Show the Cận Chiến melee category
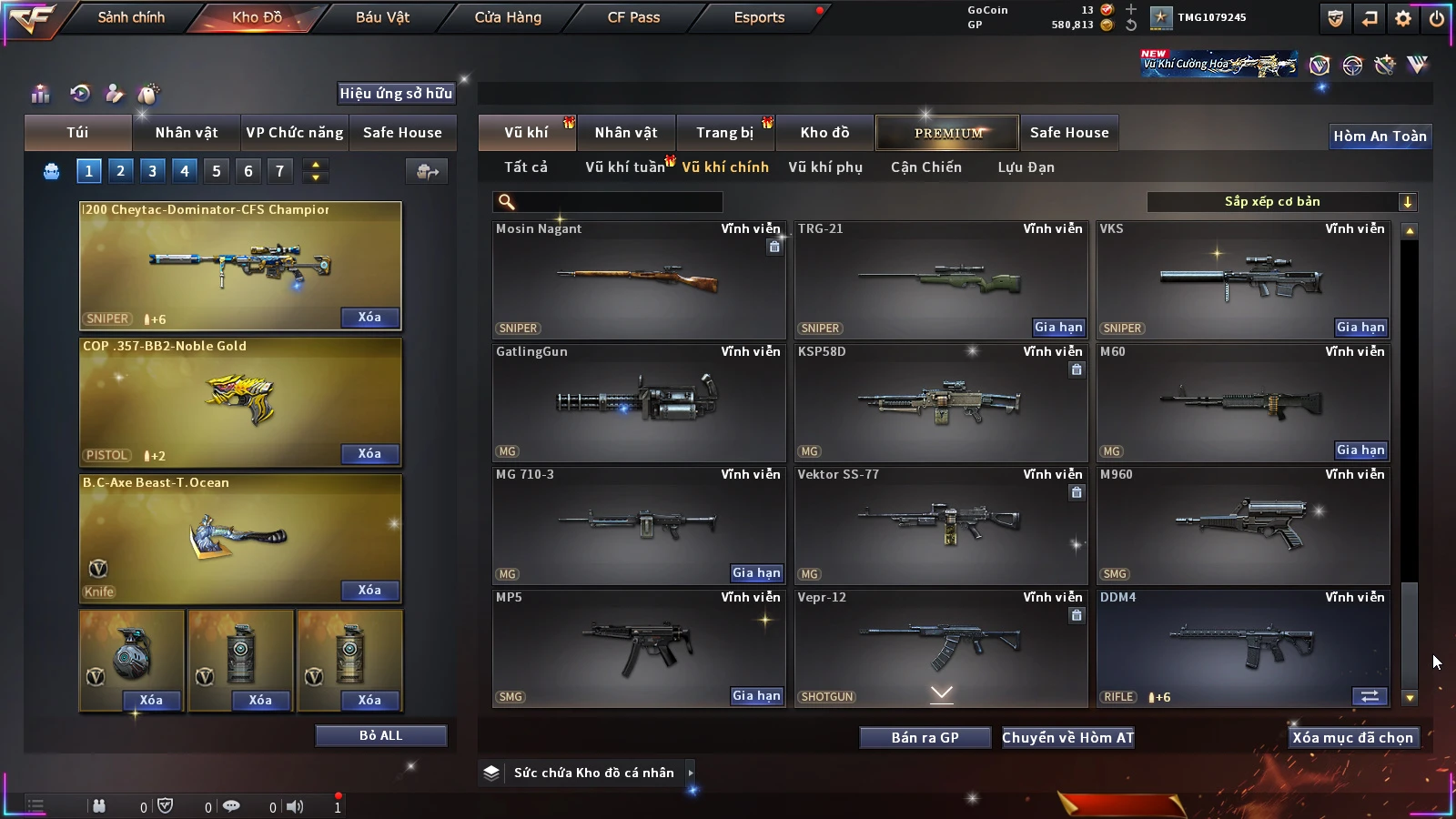This screenshot has width=1456, height=819. coord(925,167)
